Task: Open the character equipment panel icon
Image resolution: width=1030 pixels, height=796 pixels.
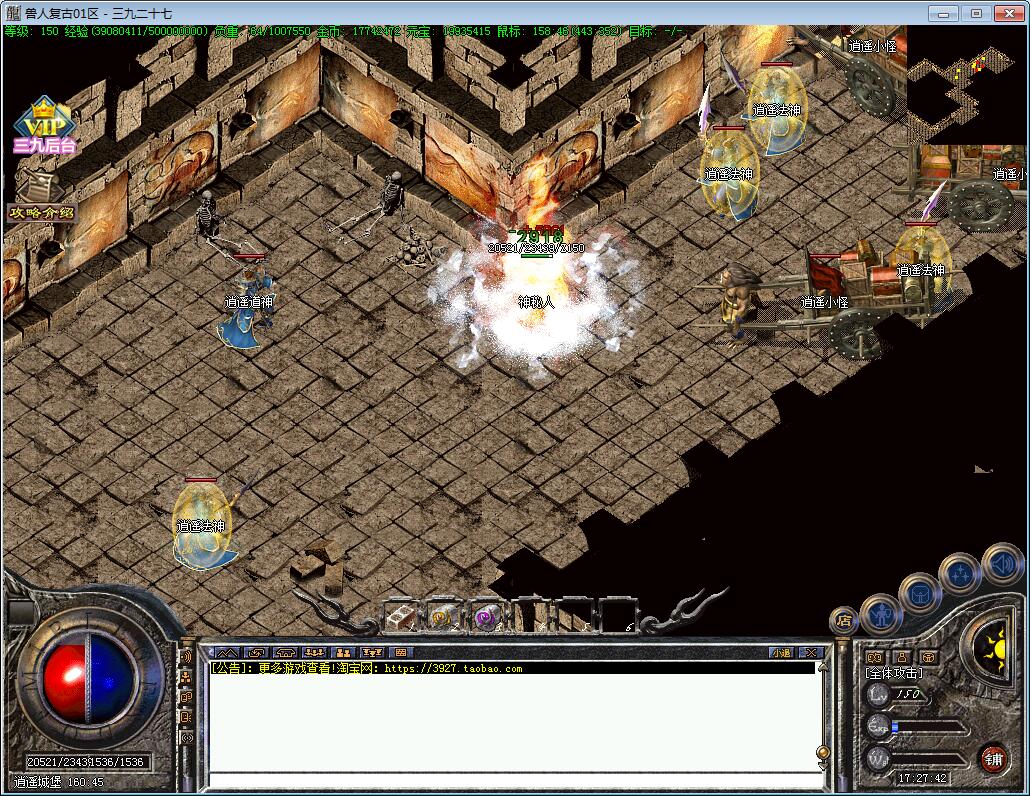Action: (x=881, y=612)
